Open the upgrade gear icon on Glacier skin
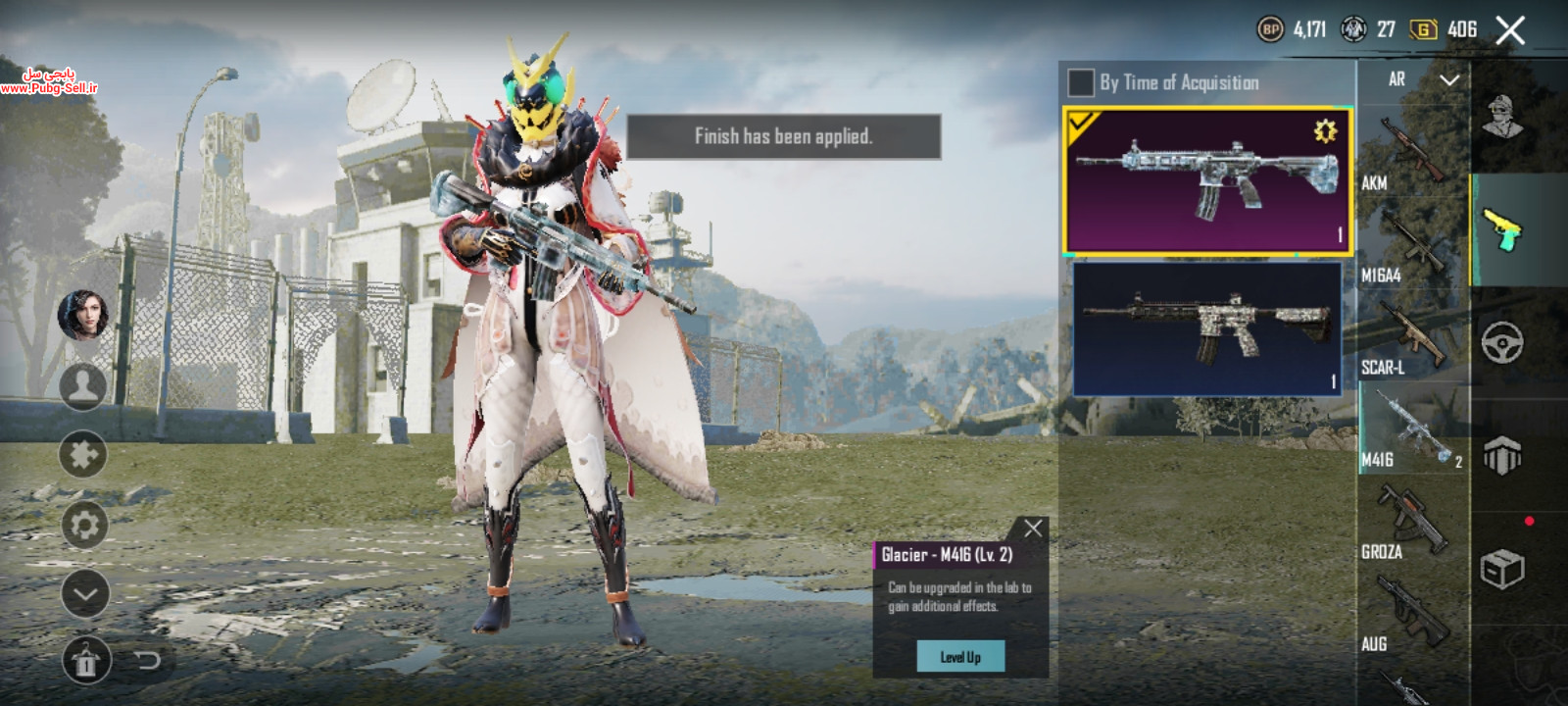 1325,130
